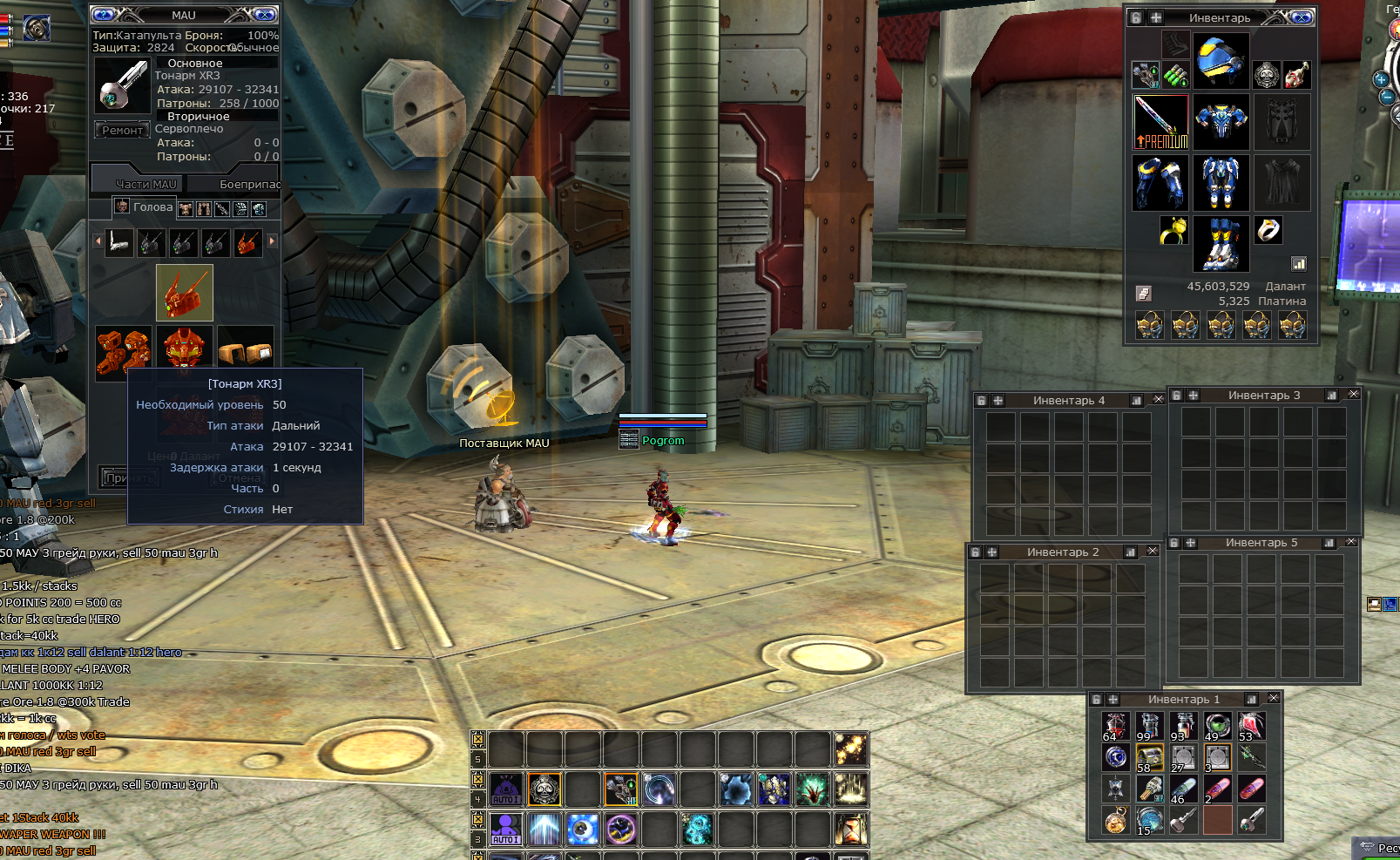Click the Ремонт repair button
The width and height of the screenshot is (1400, 860).
[121, 131]
